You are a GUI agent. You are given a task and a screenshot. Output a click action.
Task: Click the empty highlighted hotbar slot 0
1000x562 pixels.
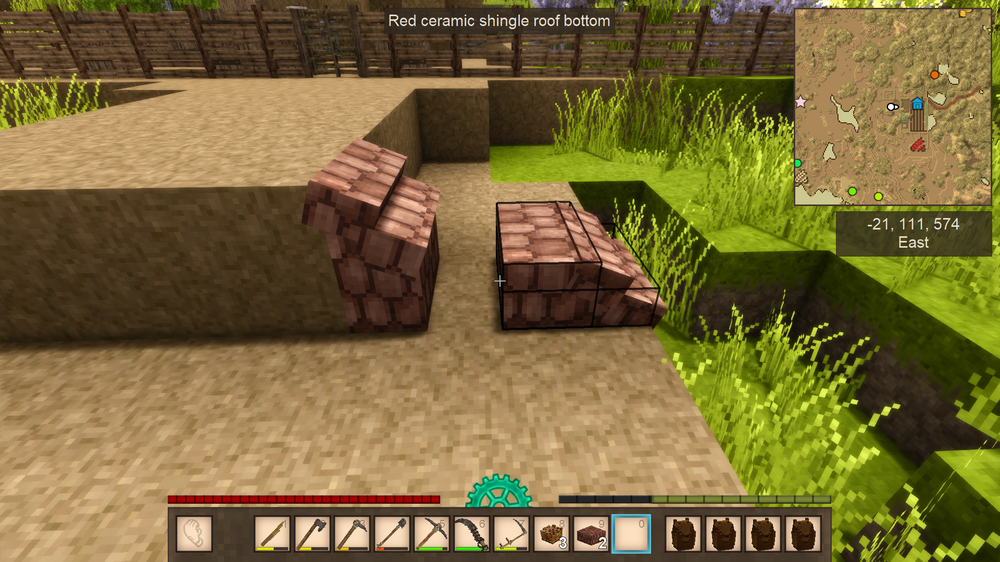point(632,533)
